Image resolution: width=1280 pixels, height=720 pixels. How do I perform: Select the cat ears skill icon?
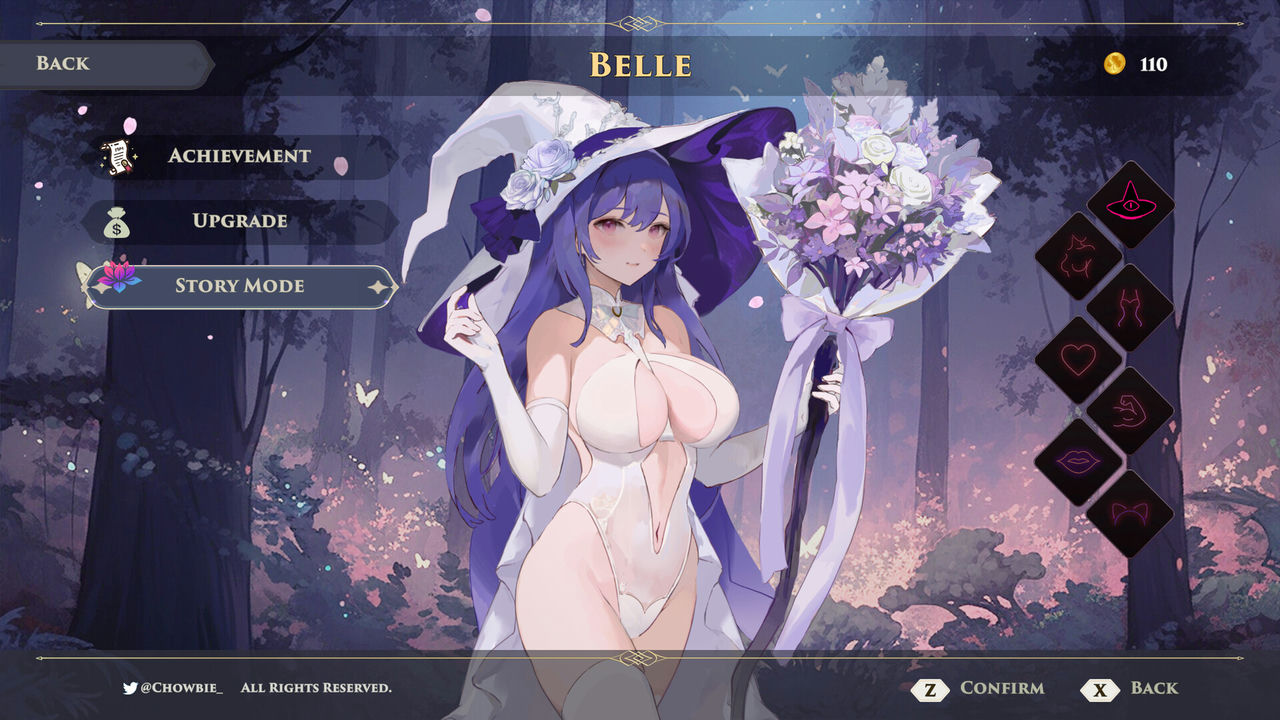coord(1129,510)
